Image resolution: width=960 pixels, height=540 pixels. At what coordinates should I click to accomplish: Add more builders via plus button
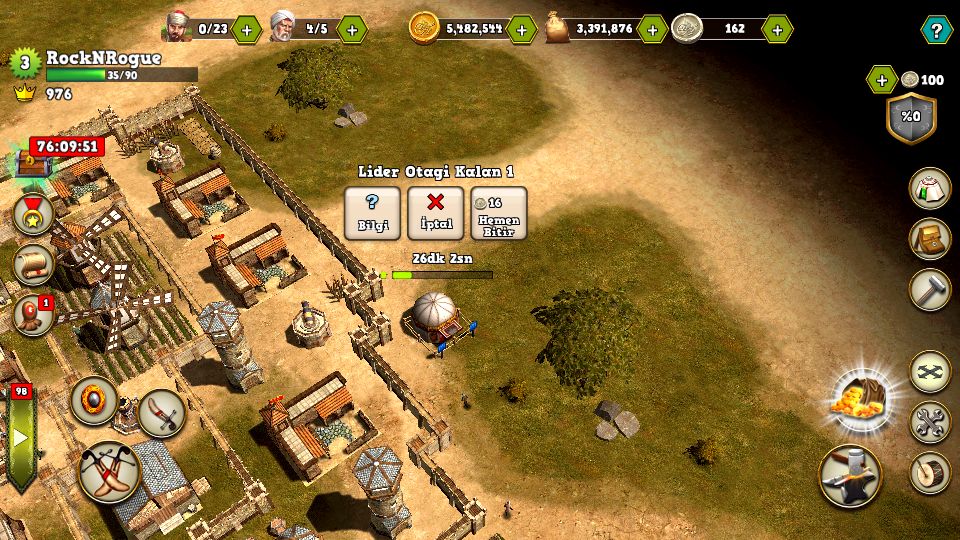(351, 29)
